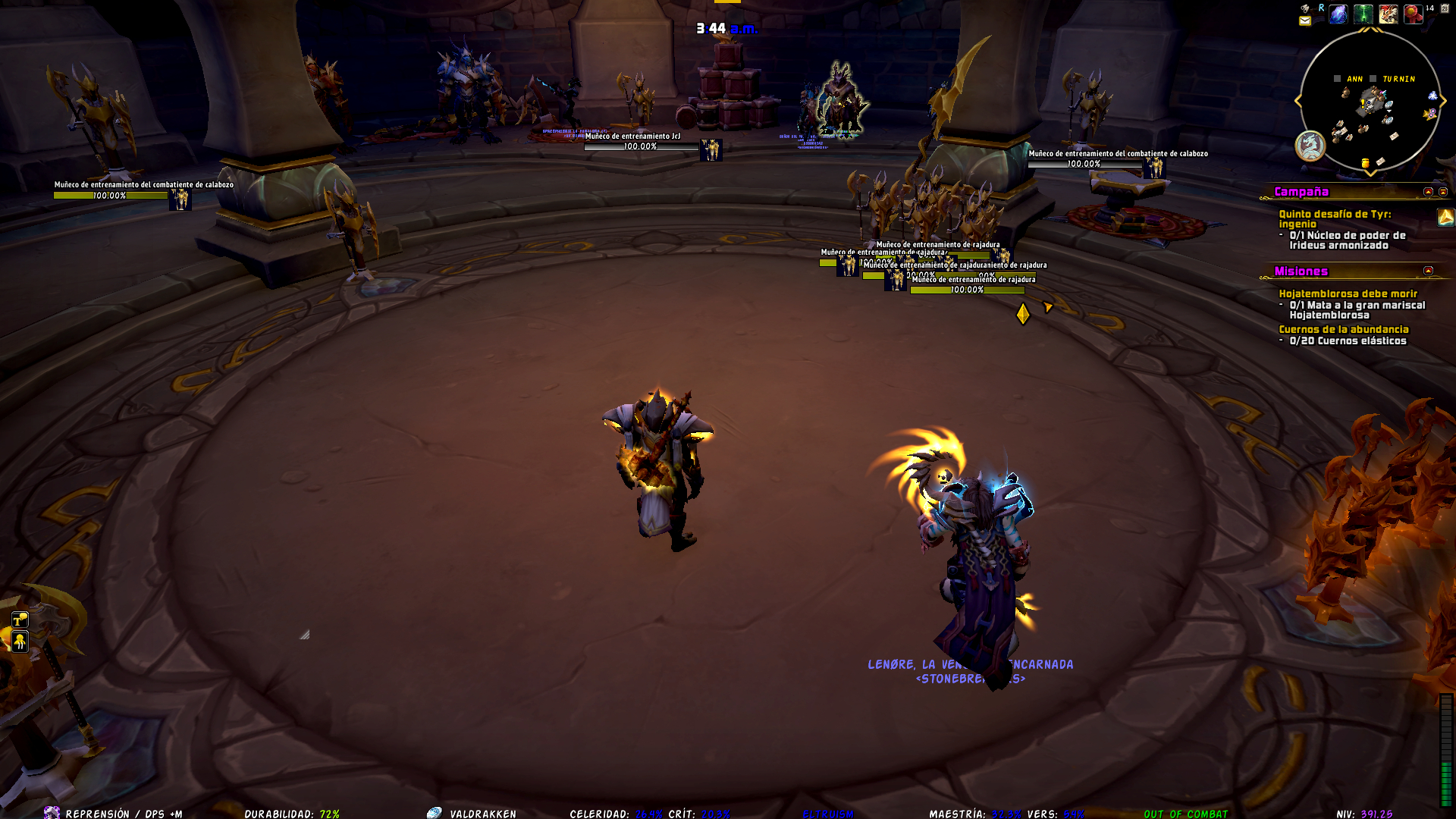Select the blue crystal buff icon
1456x819 pixels.
[x=1338, y=14]
